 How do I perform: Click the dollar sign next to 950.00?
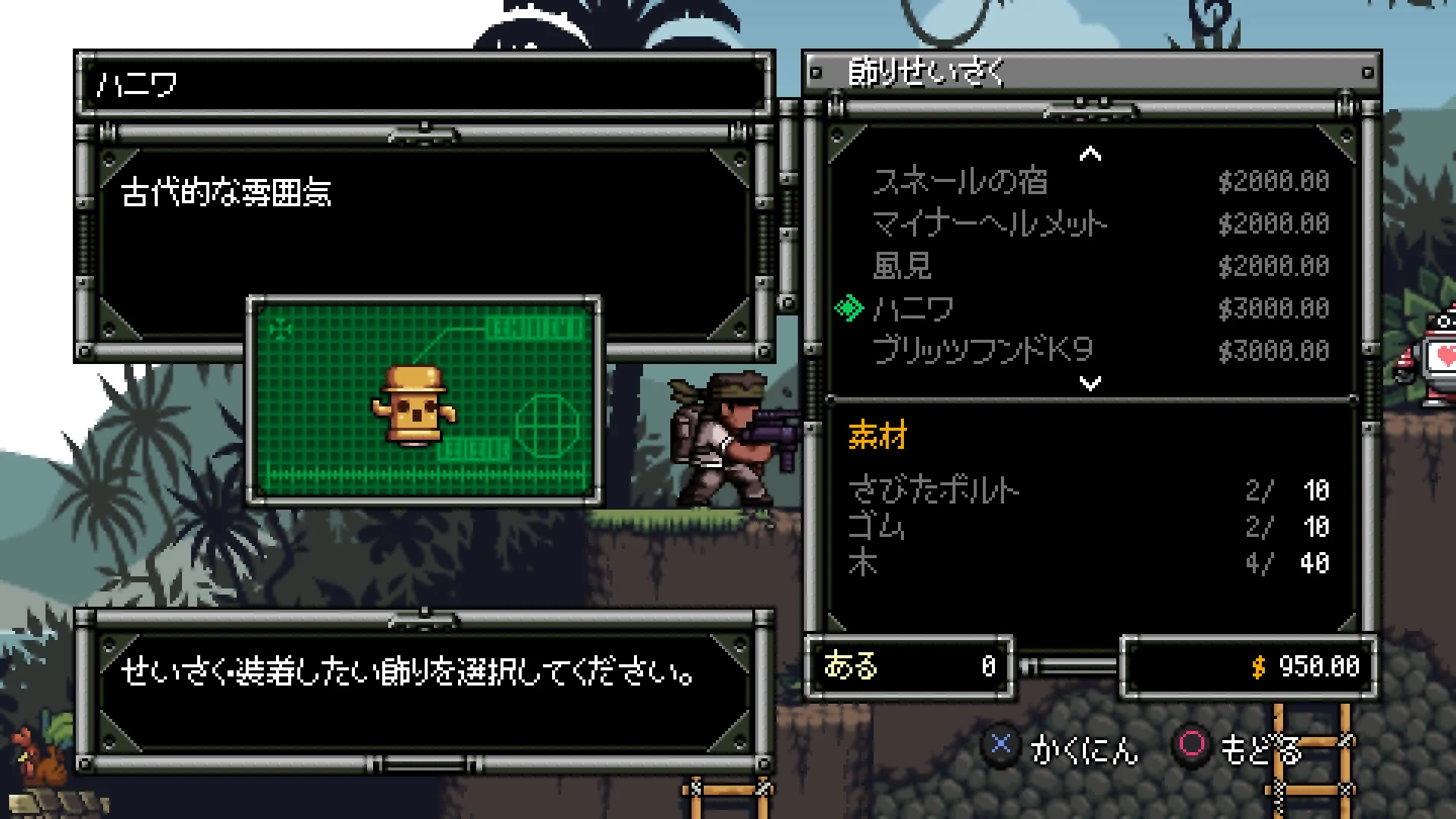pos(1257,668)
